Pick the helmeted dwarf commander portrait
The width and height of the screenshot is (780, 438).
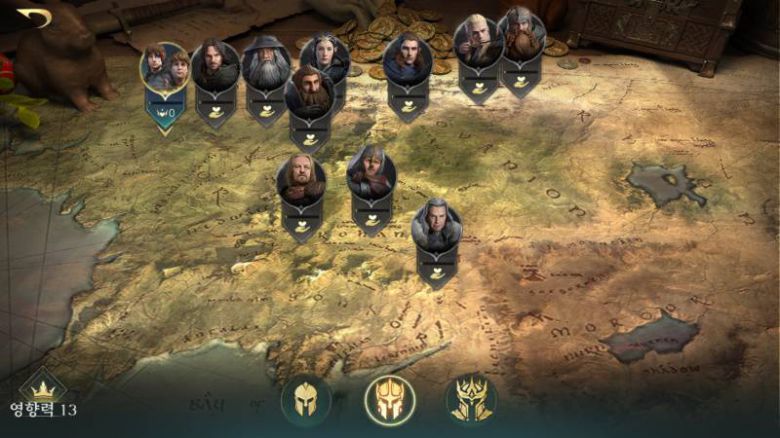click(521, 37)
